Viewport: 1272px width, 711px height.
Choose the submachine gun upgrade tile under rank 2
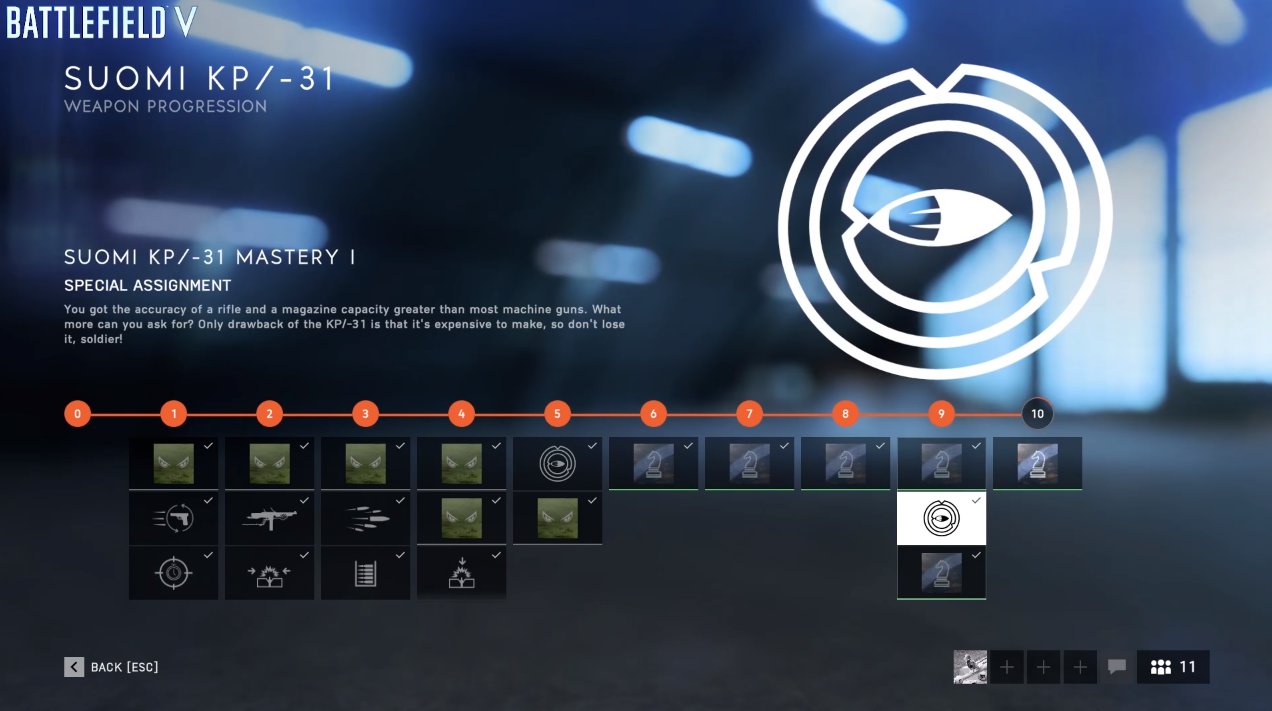[269, 518]
